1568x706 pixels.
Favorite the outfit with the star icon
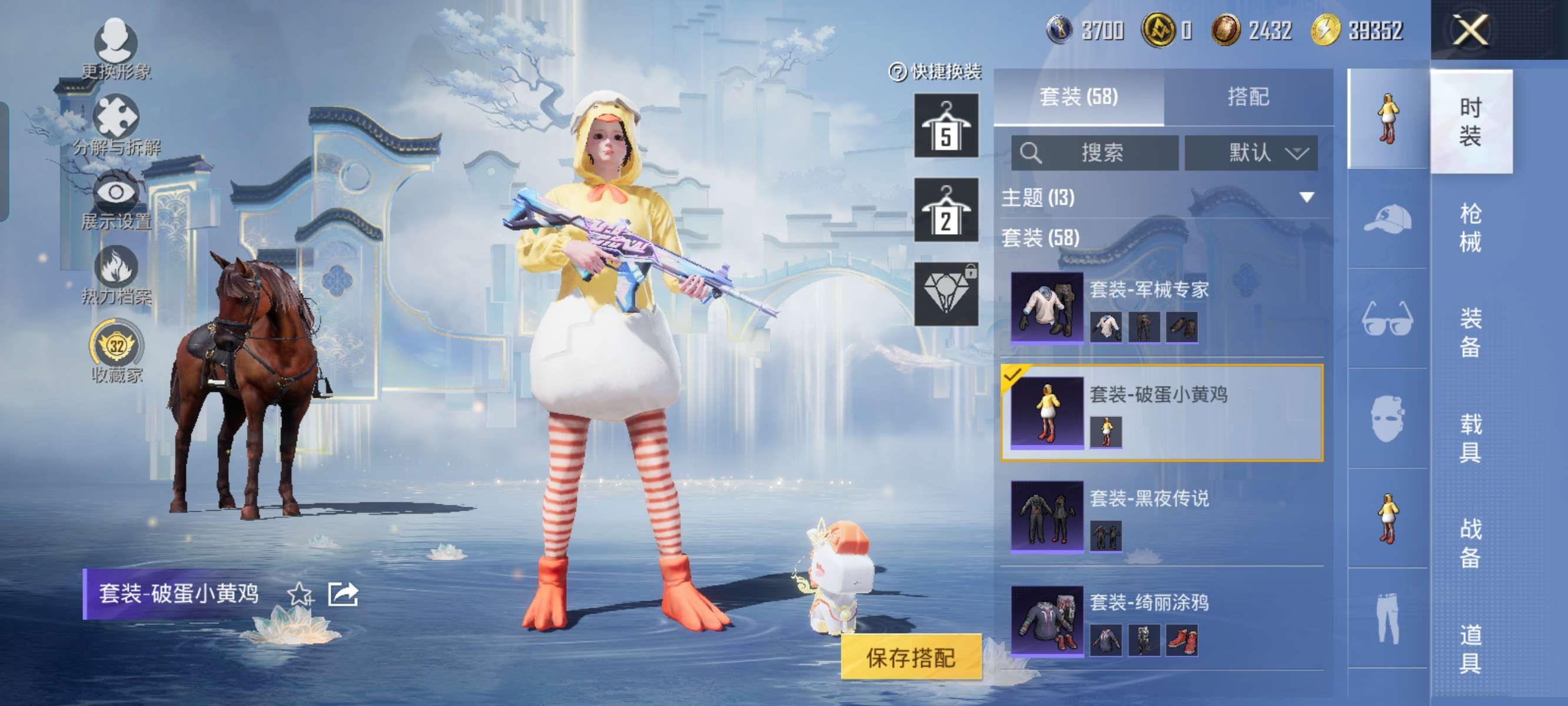pos(300,594)
